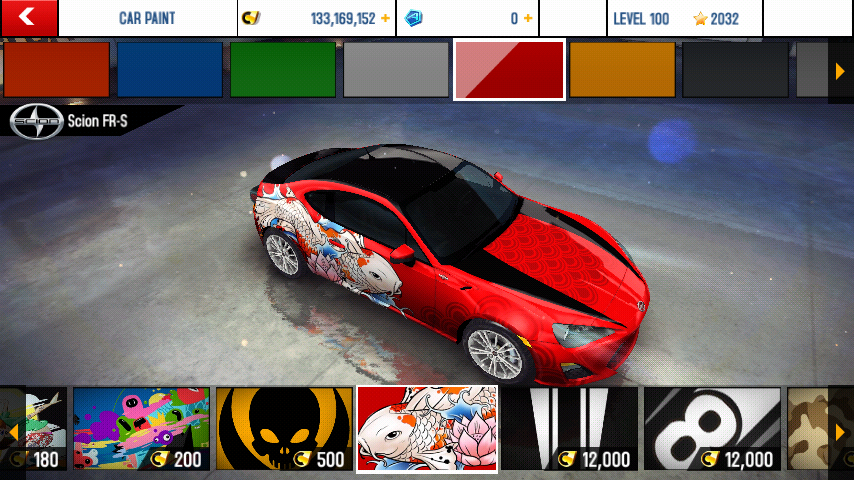This screenshot has height=480, width=854.
Task: Select the koi fish decal
Action: click(x=427, y=429)
